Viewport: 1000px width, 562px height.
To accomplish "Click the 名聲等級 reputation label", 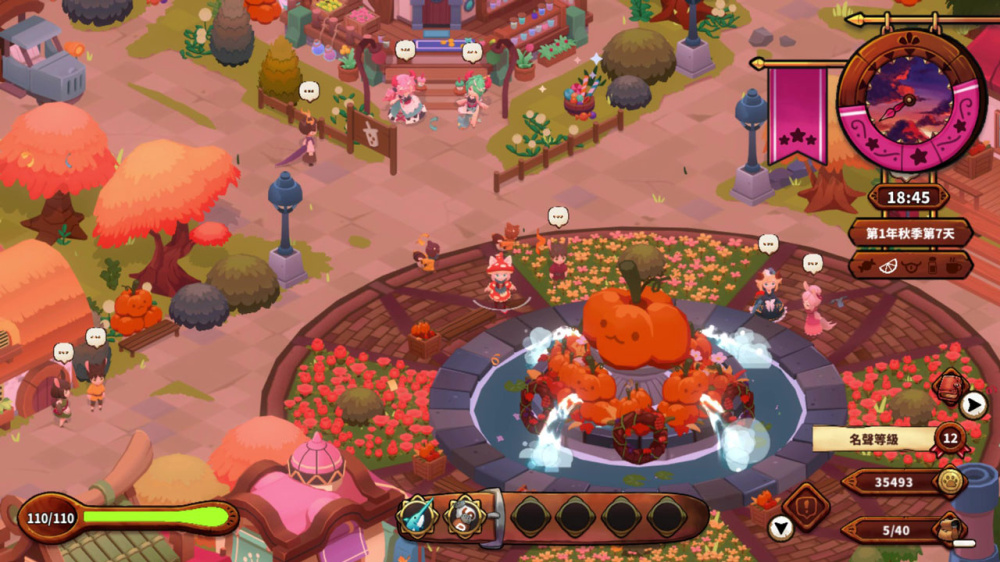I will 870,438.
